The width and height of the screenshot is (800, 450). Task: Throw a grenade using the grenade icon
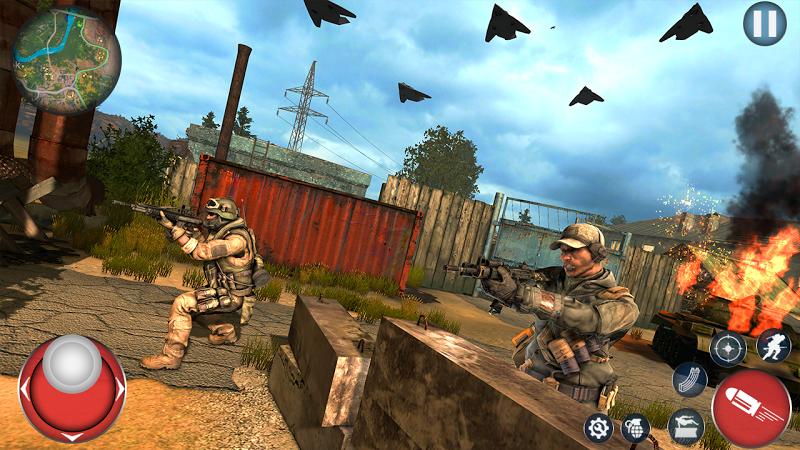point(633,428)
